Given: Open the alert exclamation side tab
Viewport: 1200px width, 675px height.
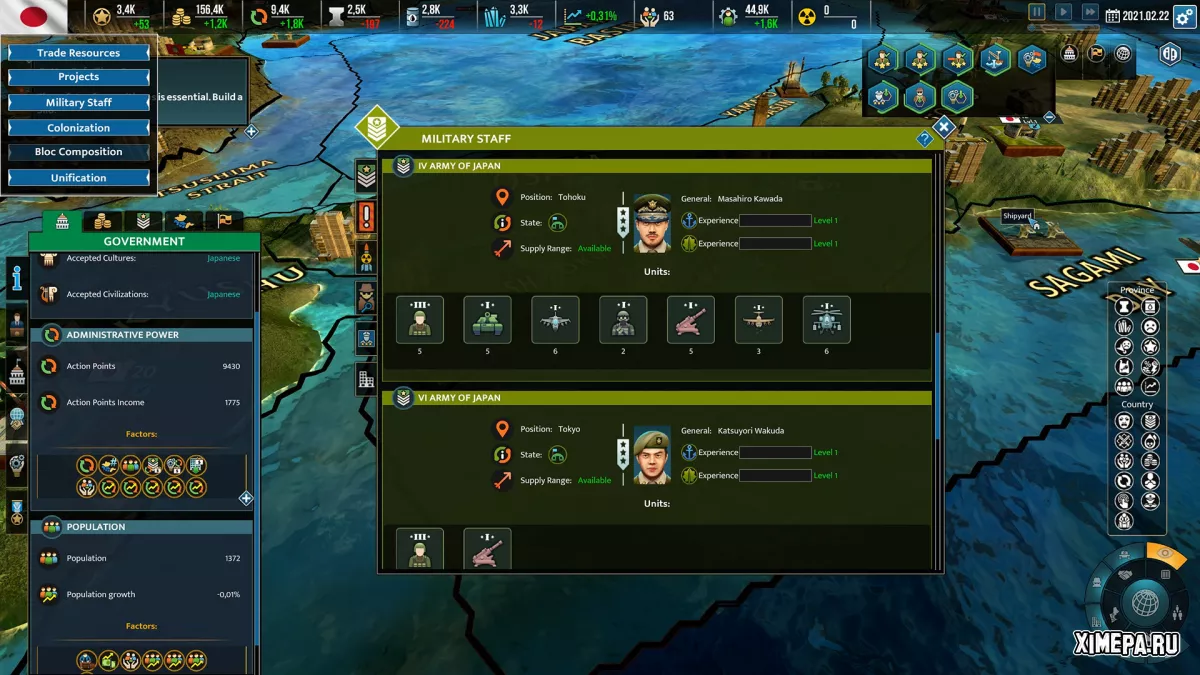Looking at the screenshot, I should tap(367, 216).
